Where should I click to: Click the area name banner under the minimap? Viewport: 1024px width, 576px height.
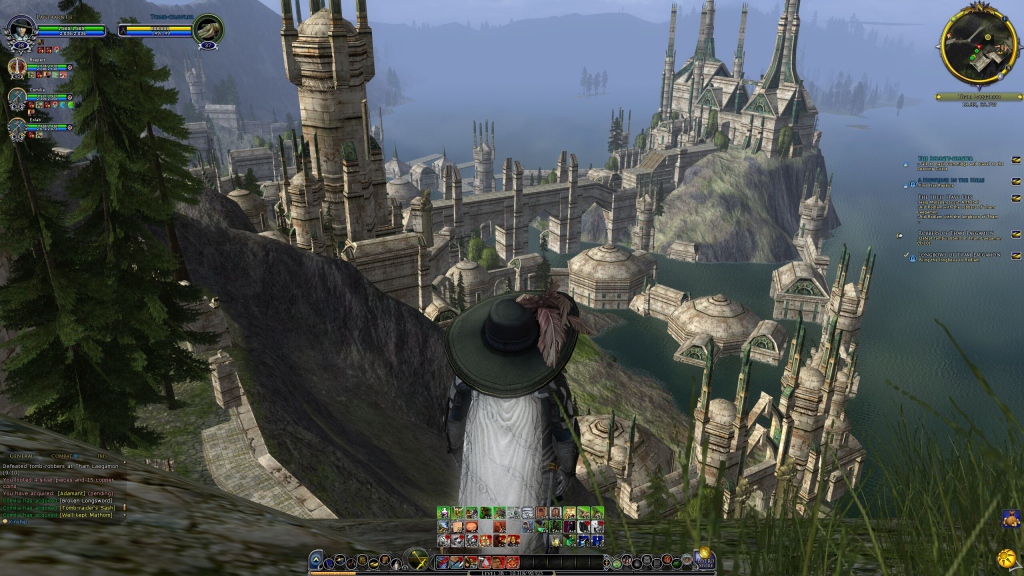pos(979,97)
